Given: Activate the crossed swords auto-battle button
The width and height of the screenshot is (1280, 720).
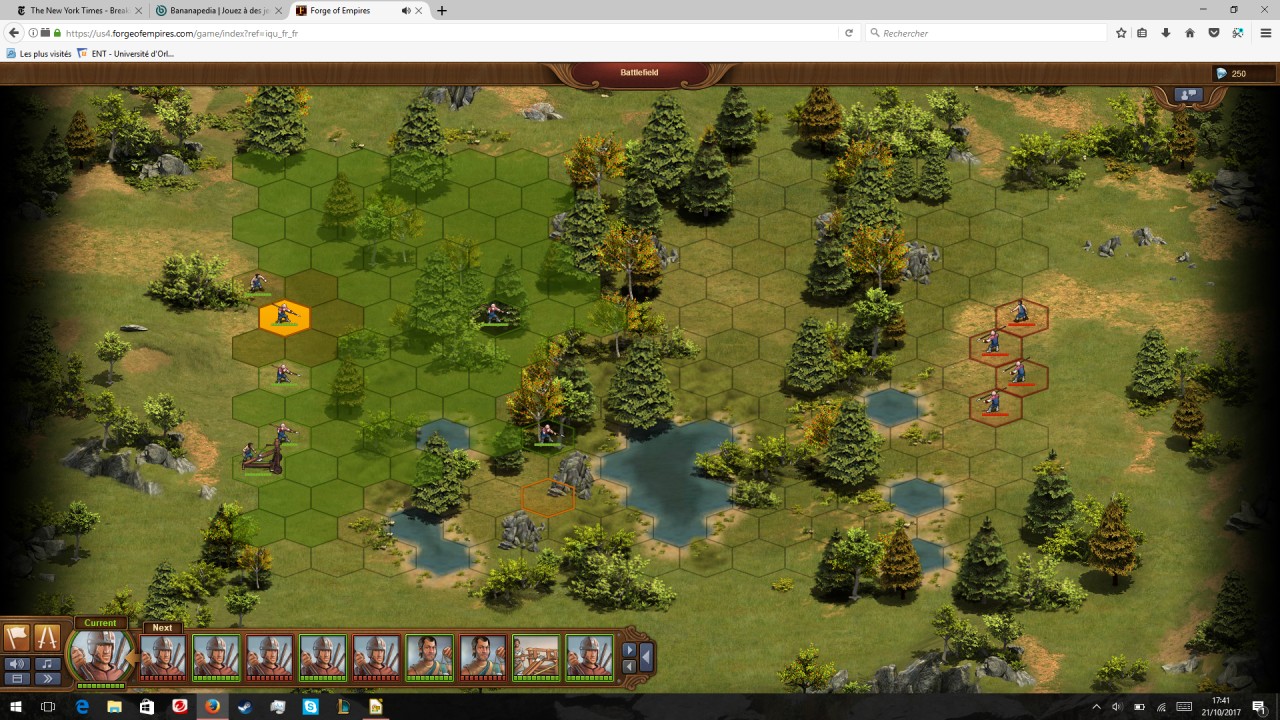Looking at the screenshot, I should coord(47,638).
